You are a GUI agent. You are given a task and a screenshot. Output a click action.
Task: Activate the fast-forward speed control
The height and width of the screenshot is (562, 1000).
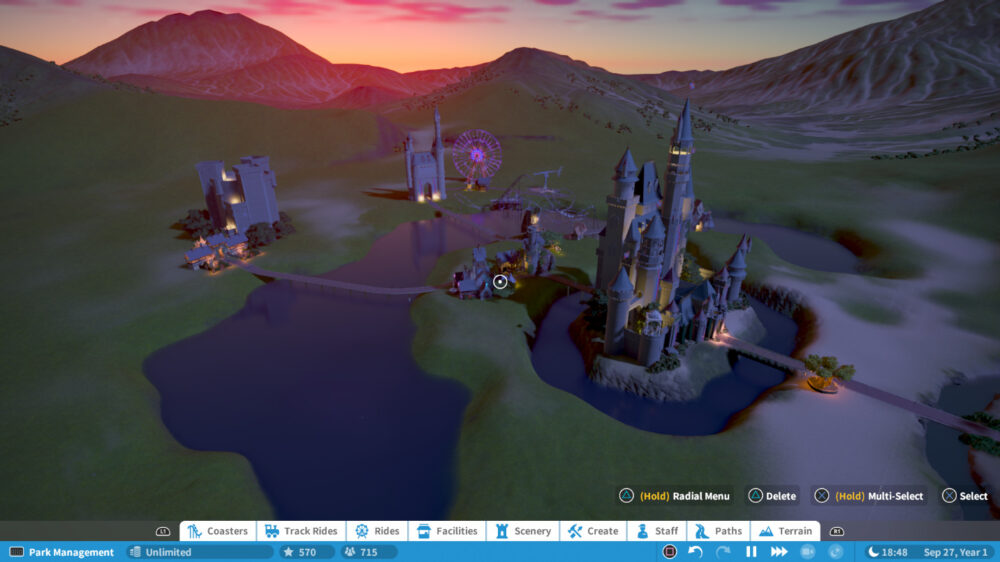click(x=779, y=552)
